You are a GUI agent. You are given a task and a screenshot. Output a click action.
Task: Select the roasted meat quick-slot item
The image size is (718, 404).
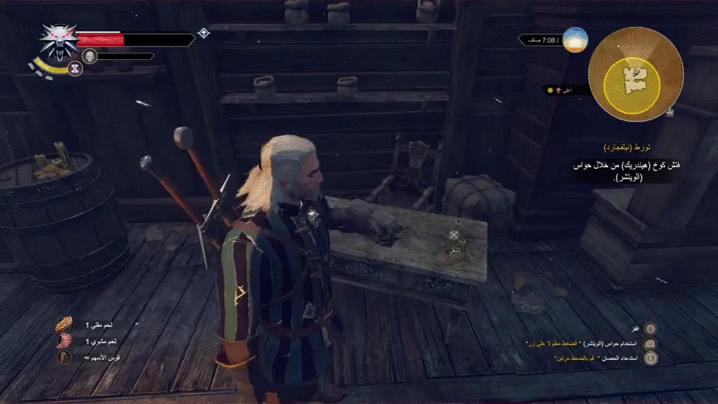coord(66,341)
